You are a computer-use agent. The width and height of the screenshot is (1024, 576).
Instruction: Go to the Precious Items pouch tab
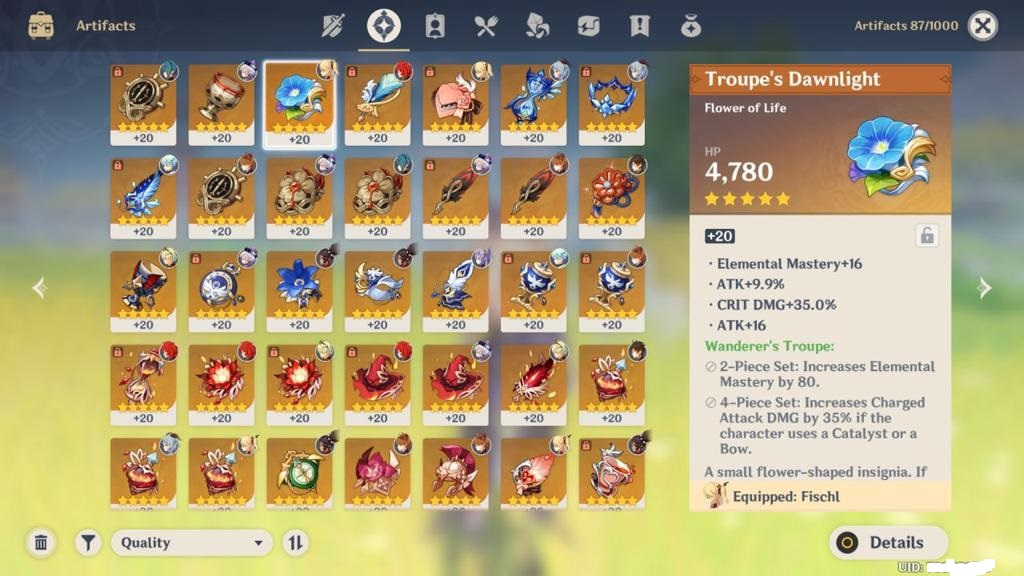690,26
